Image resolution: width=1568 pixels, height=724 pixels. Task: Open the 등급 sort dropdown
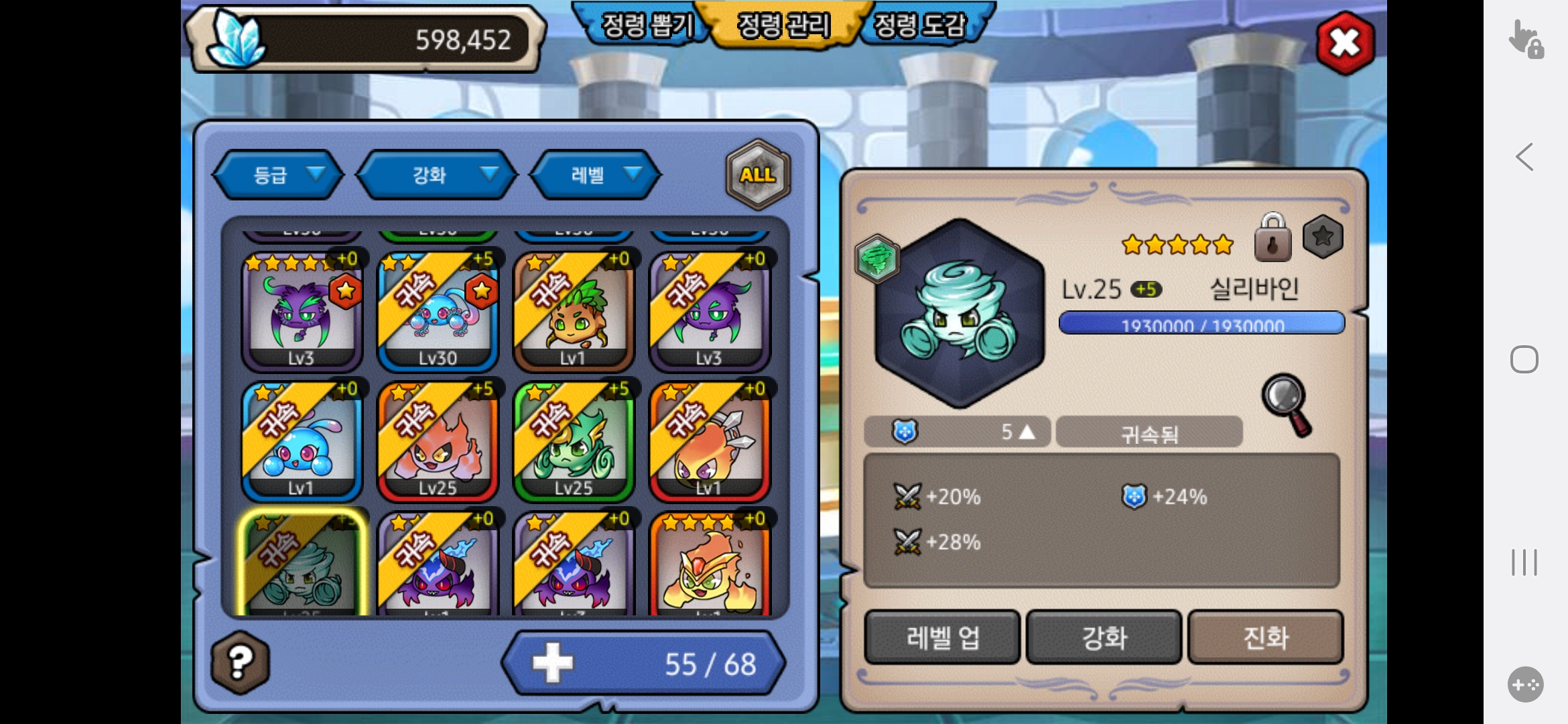coord(278,175)
